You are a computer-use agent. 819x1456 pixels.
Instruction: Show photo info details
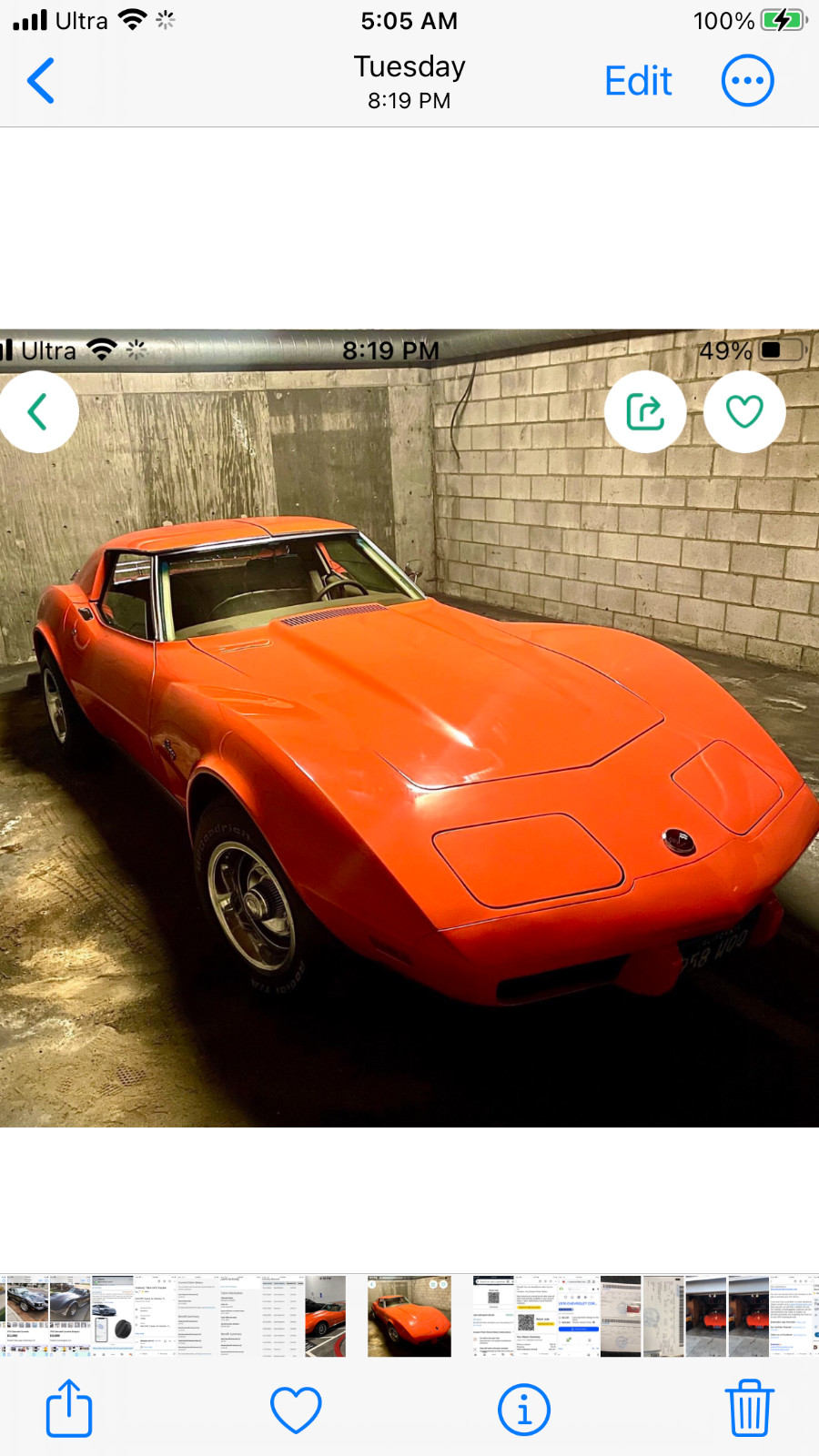point(523,1409)
